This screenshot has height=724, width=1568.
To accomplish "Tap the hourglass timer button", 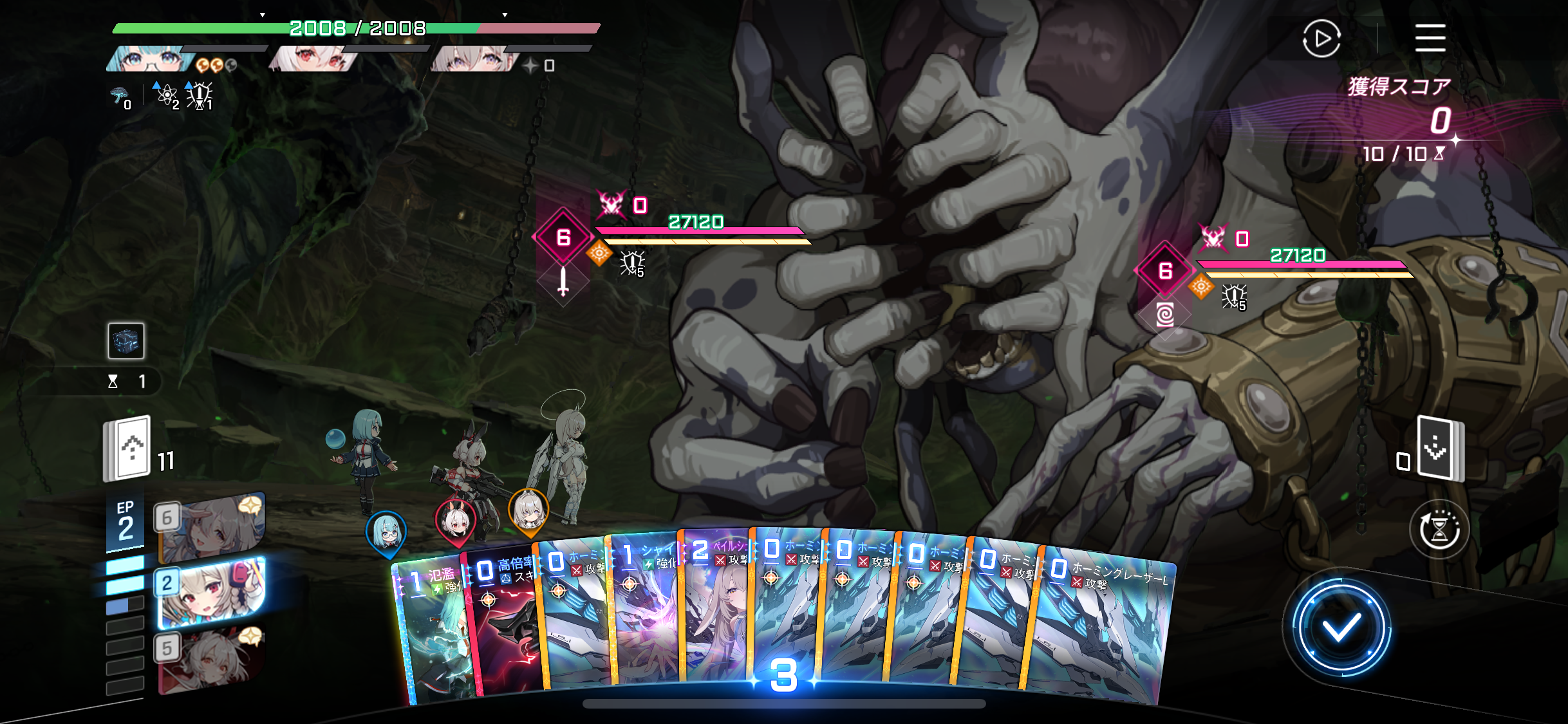I will coord(1439,530).
